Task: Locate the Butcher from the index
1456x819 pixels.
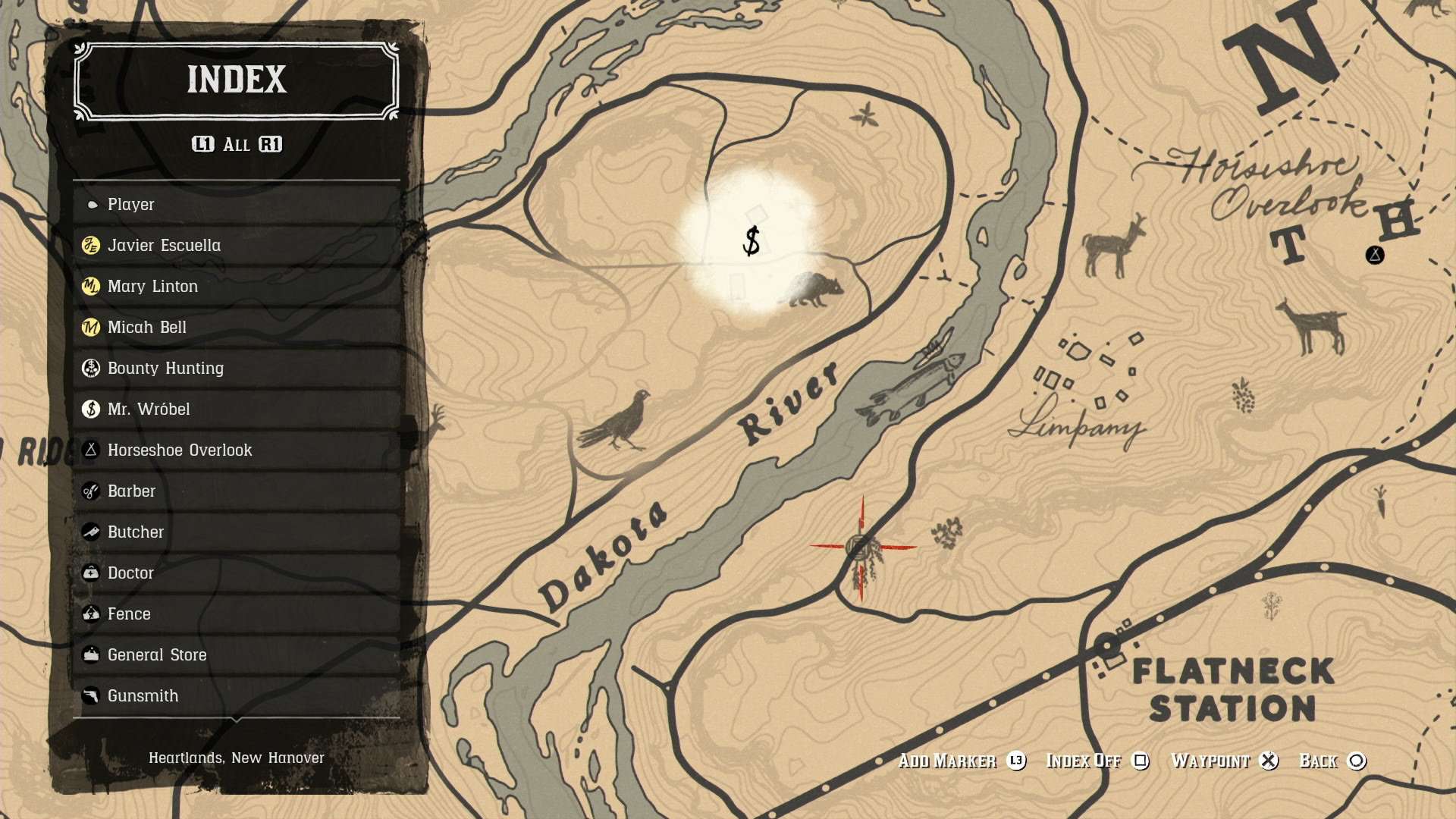Action: (x=237, y=532)
